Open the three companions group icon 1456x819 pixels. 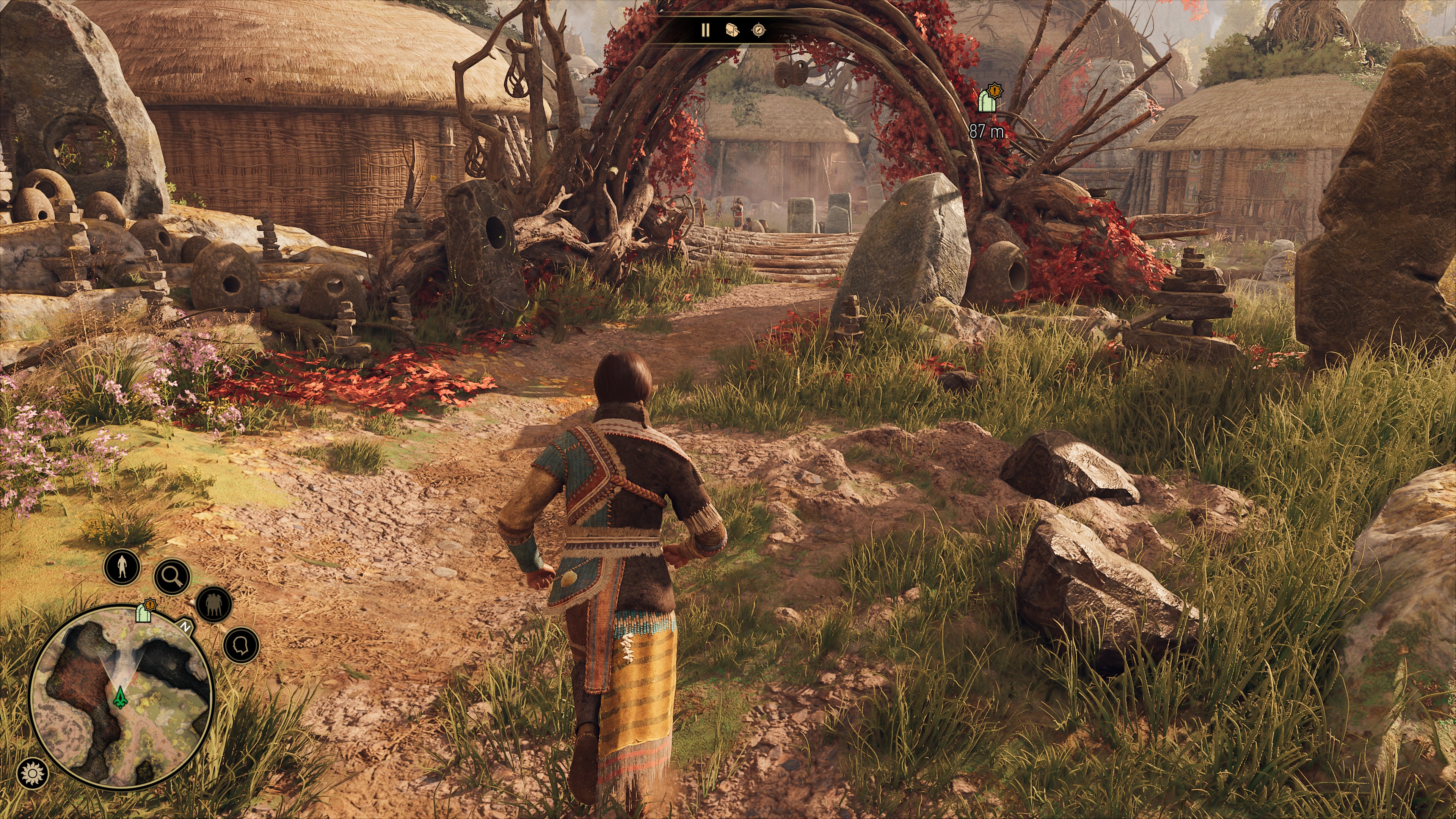coord(213,604)
